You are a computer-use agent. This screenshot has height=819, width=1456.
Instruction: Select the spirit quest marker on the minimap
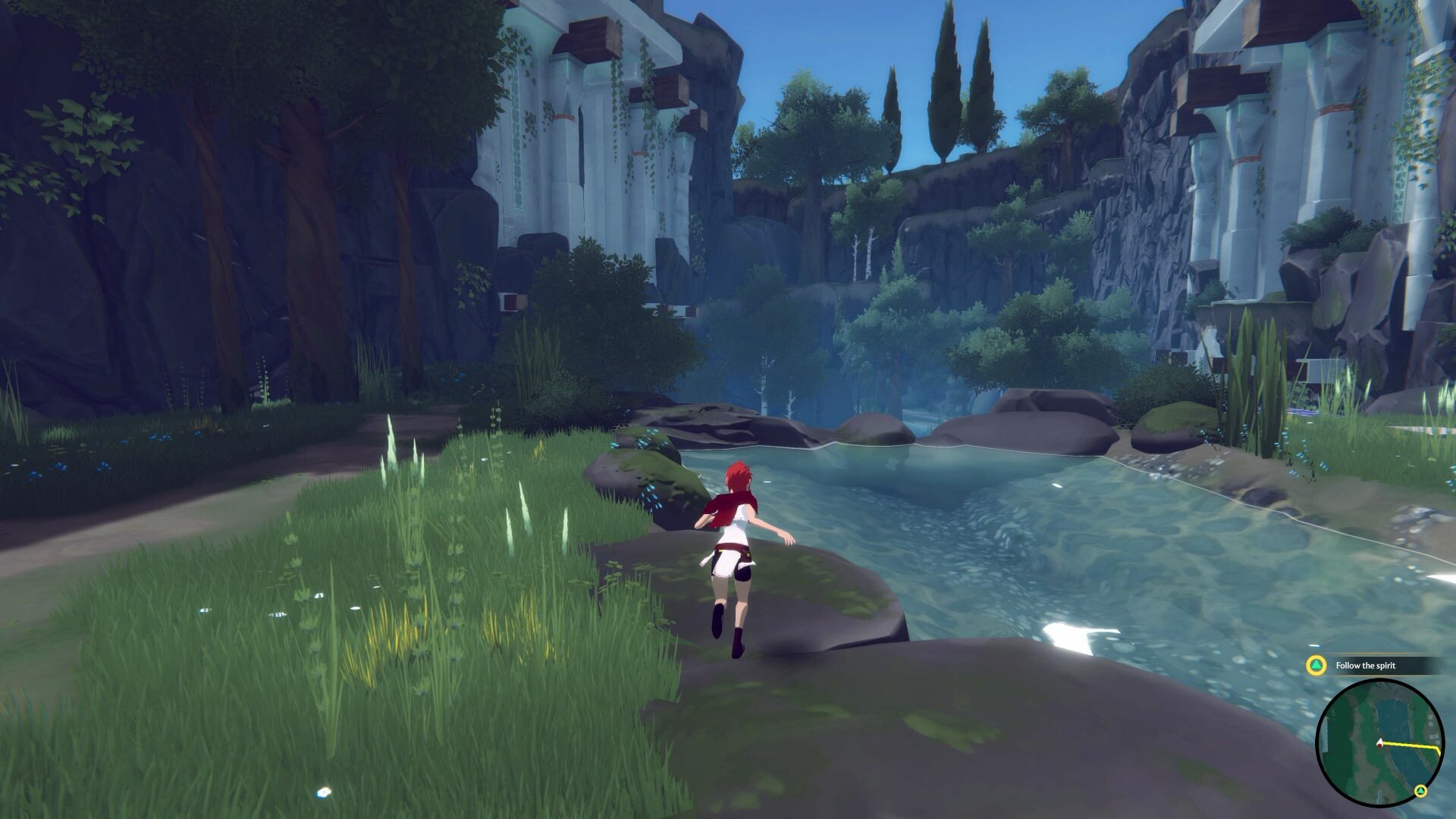coord(1420,791)
